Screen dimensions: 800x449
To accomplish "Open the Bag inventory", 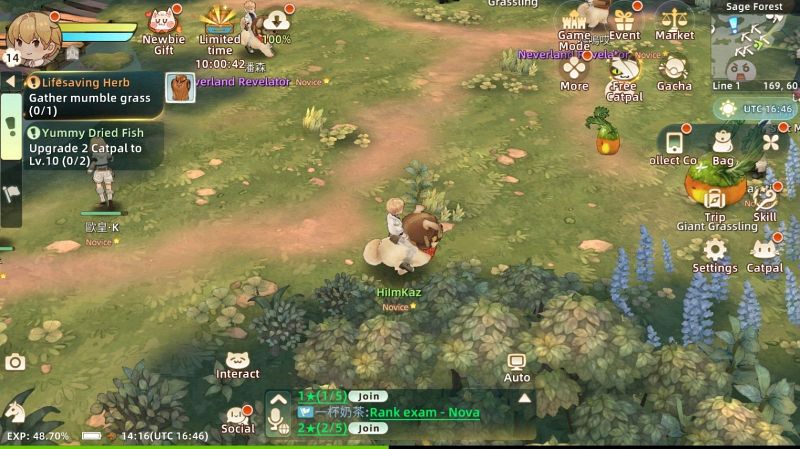I will pos(723,148).
